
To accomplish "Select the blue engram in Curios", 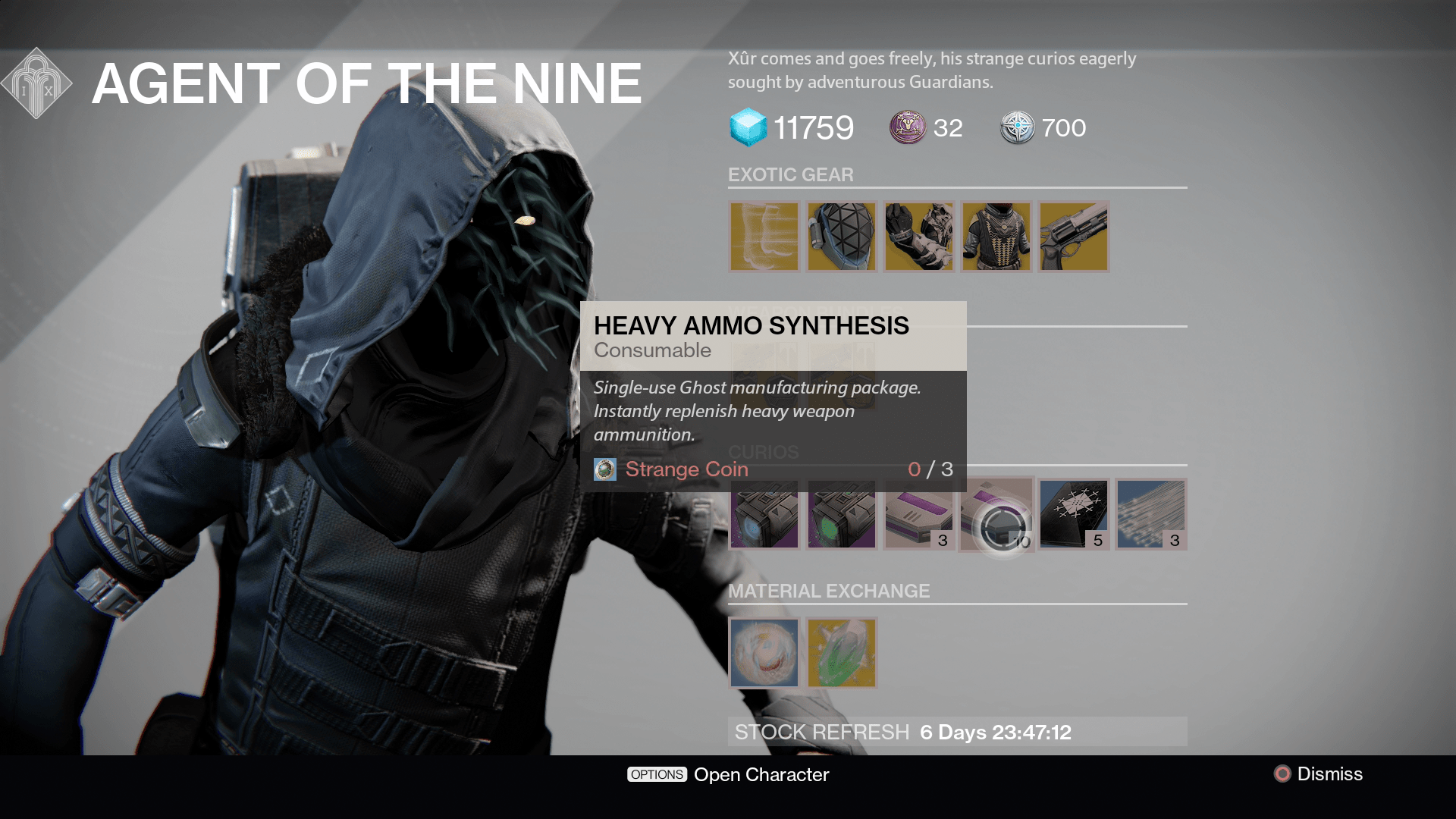I will point(764,516).
